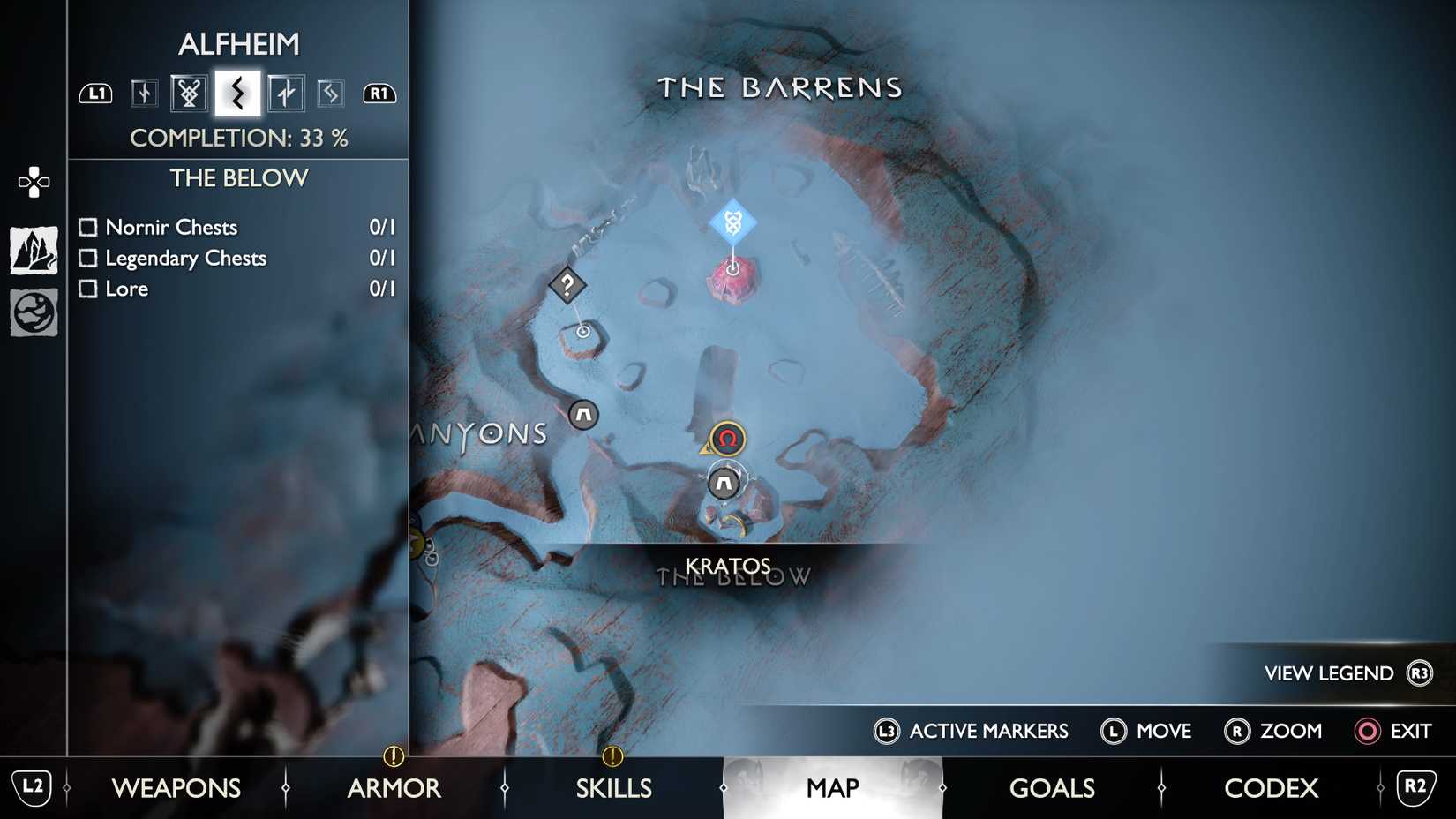
Task: Switch to the WEAPONS tab
Action: point(177,787)
